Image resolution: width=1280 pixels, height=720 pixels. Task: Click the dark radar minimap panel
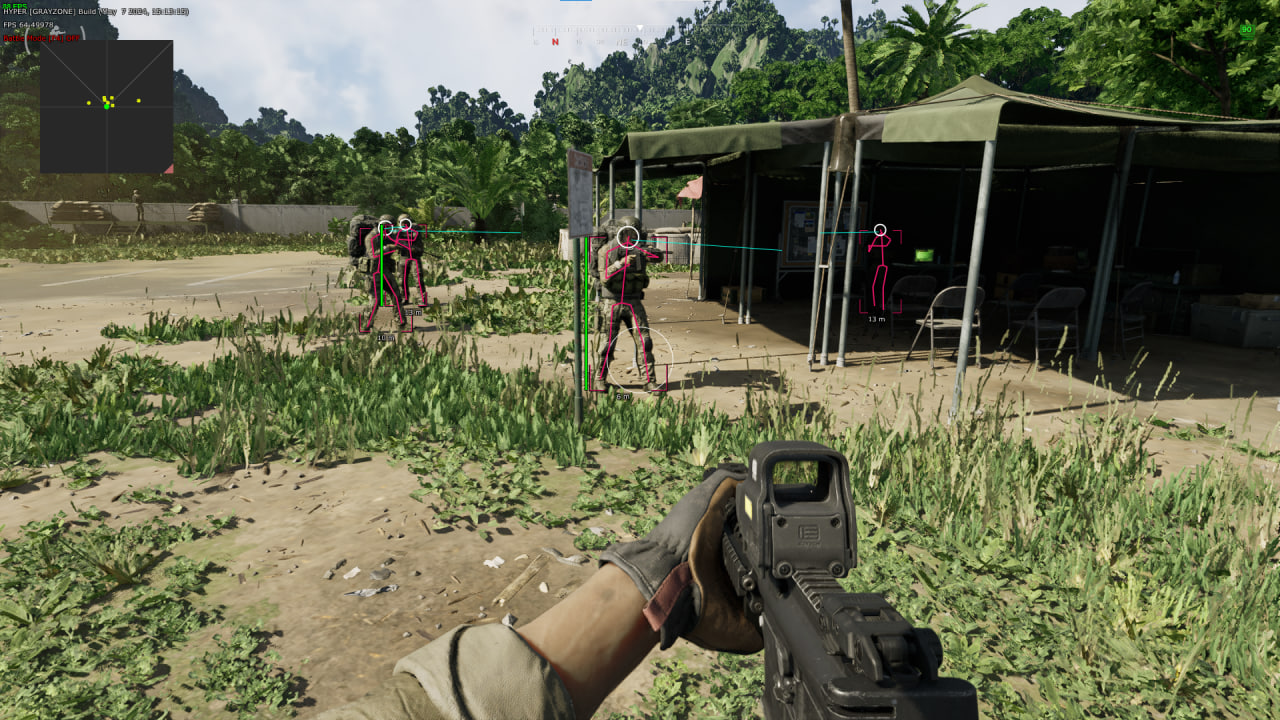tap(106, 106)
